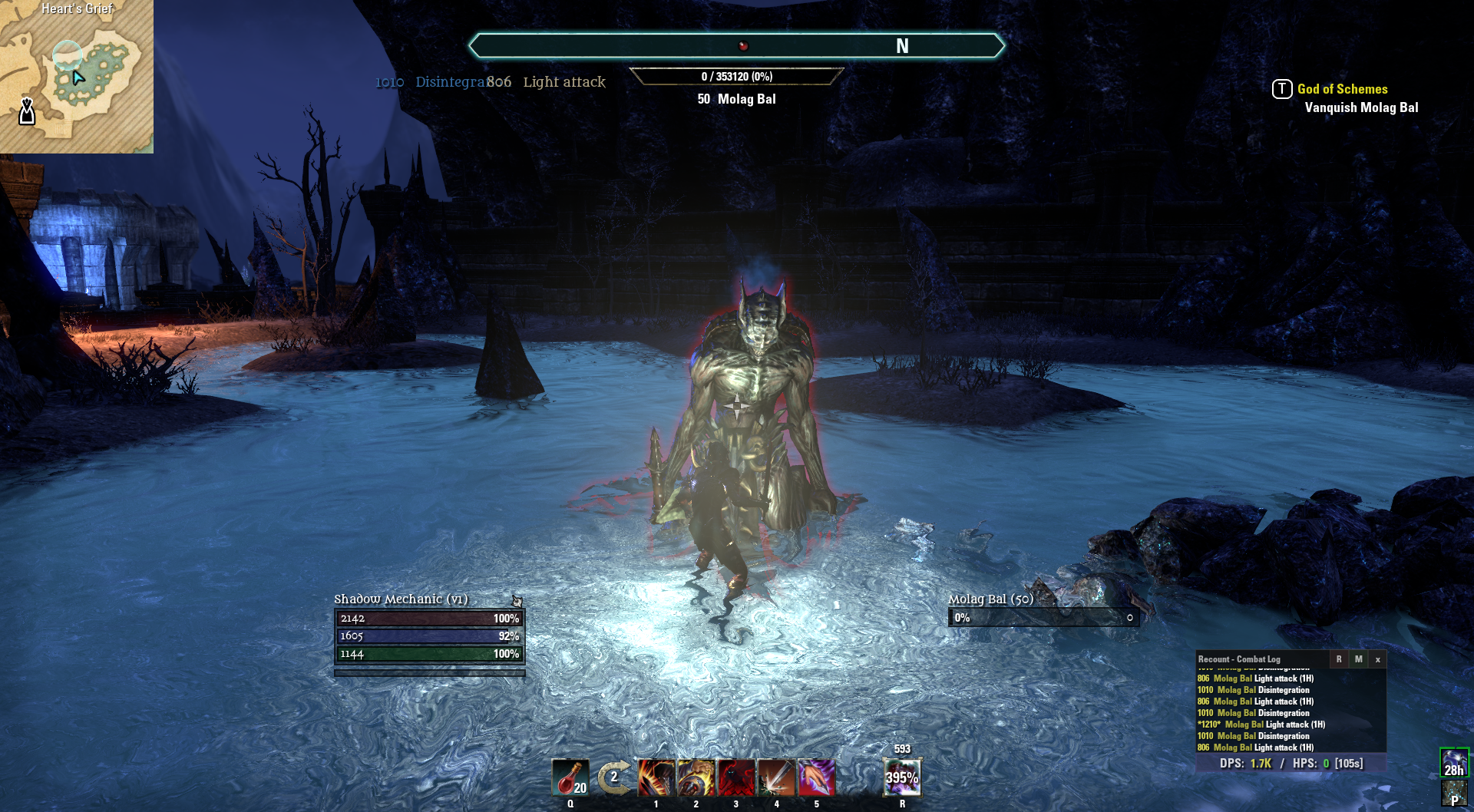Select the constellation buff icon marked P

[1454, 794]
